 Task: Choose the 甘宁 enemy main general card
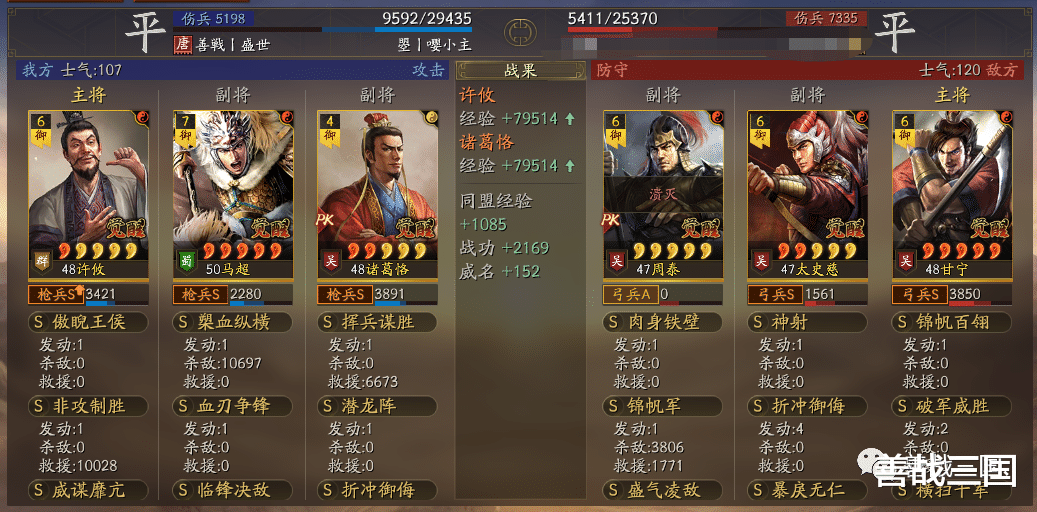(x=951, y=190)
